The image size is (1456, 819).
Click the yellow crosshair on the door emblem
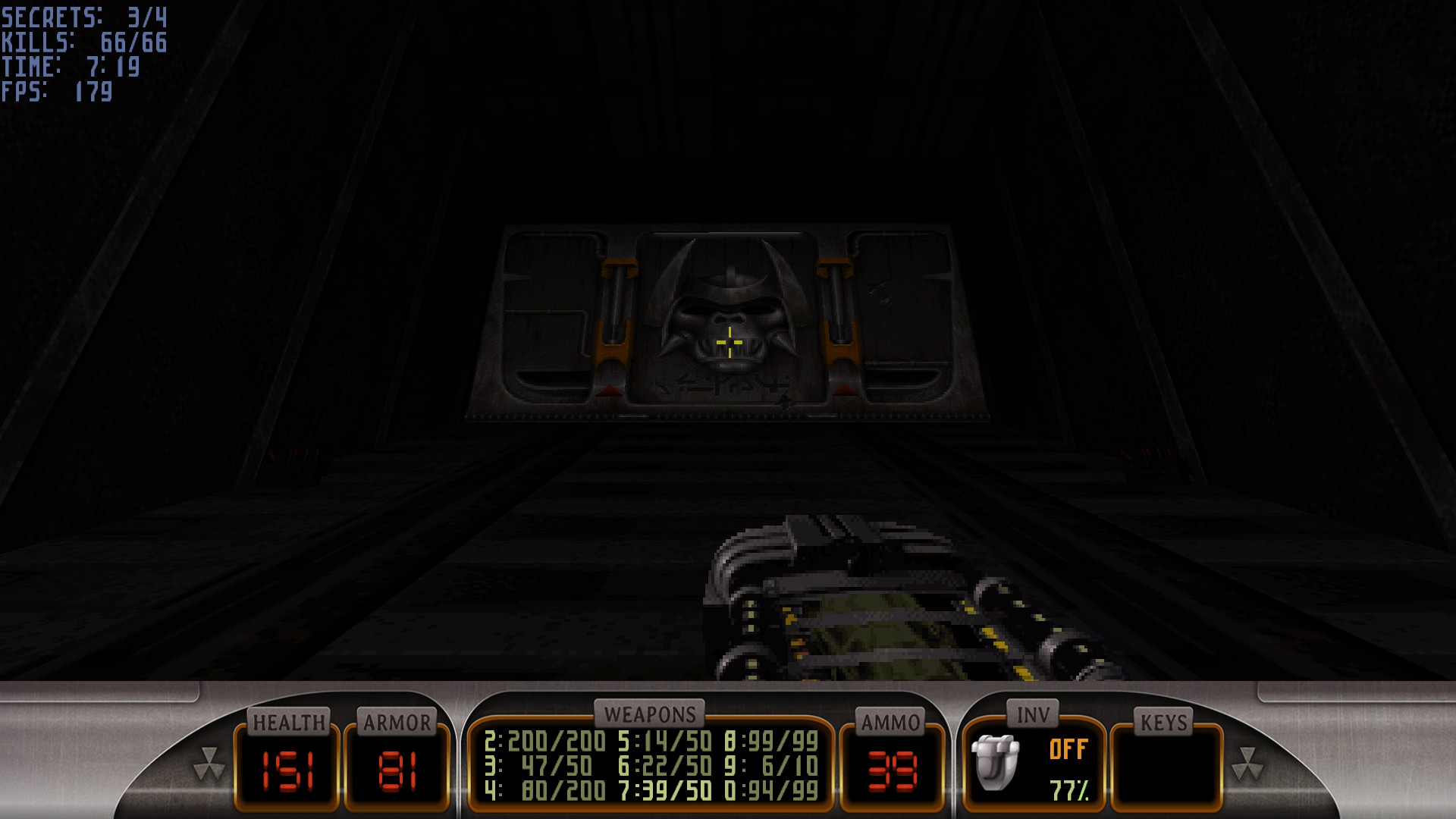point(728,341)
